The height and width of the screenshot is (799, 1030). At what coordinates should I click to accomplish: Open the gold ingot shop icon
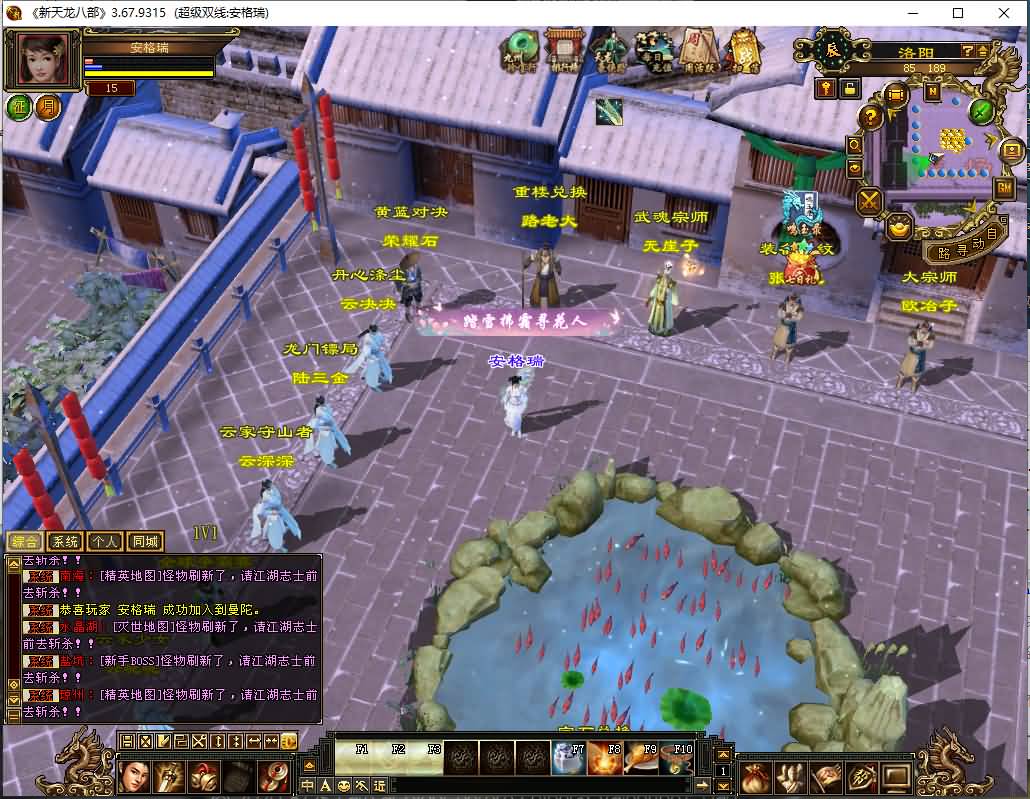[901, 227]
